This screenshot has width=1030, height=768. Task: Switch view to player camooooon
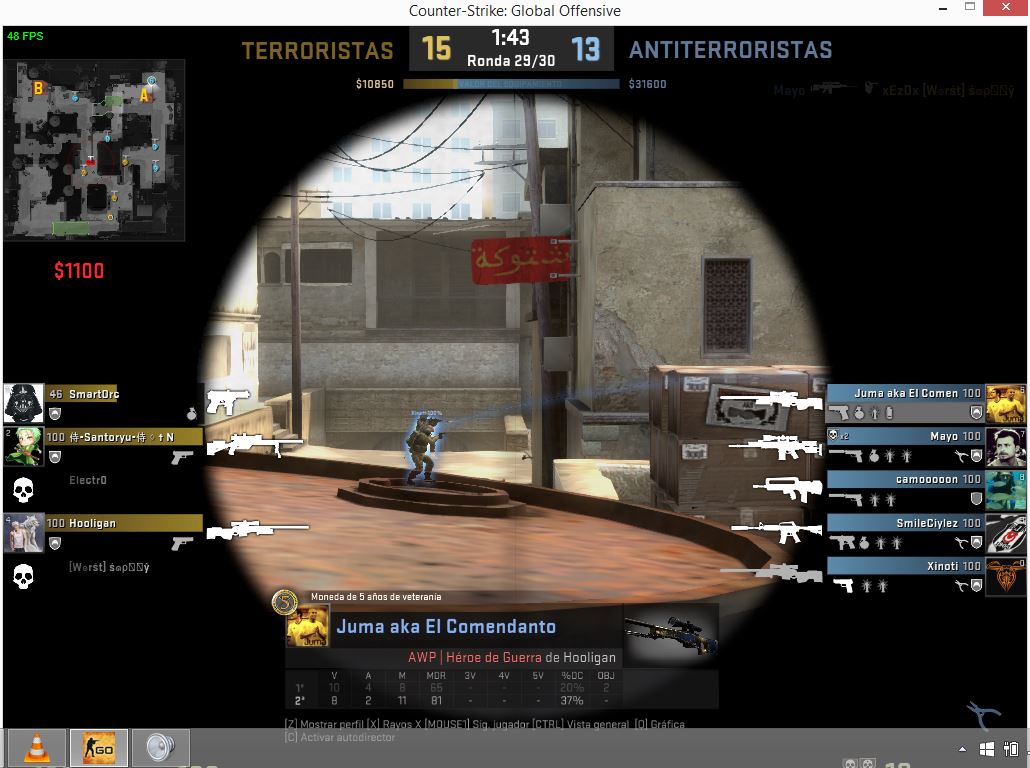click(905, 480)
